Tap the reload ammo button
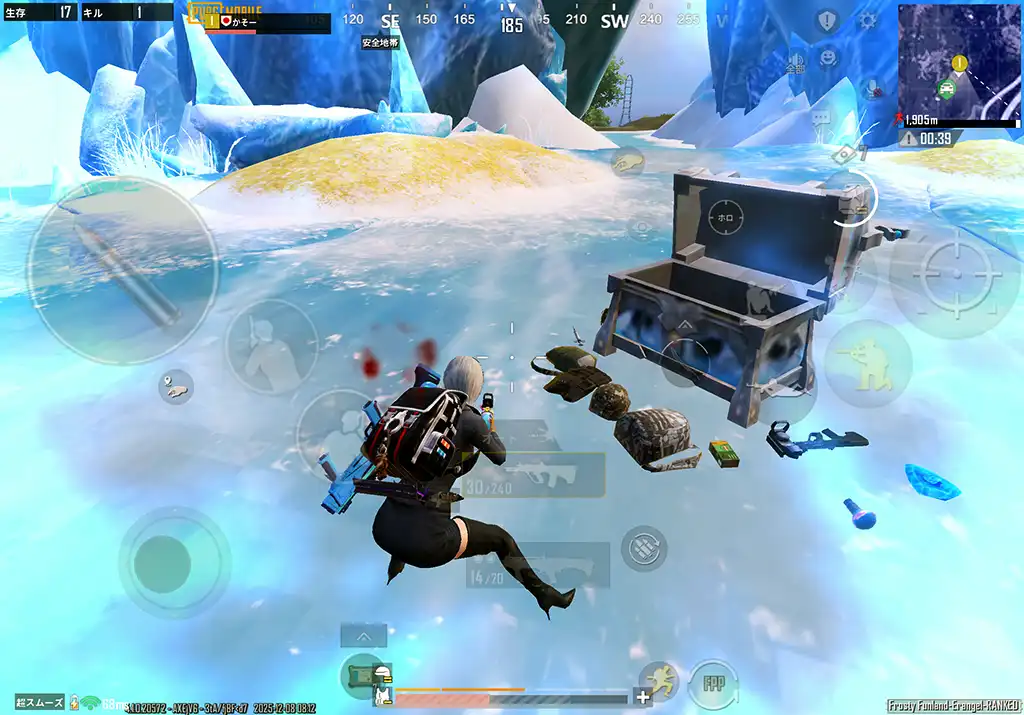The width and height of the screenshot is (1024, 715). (644, 547)
